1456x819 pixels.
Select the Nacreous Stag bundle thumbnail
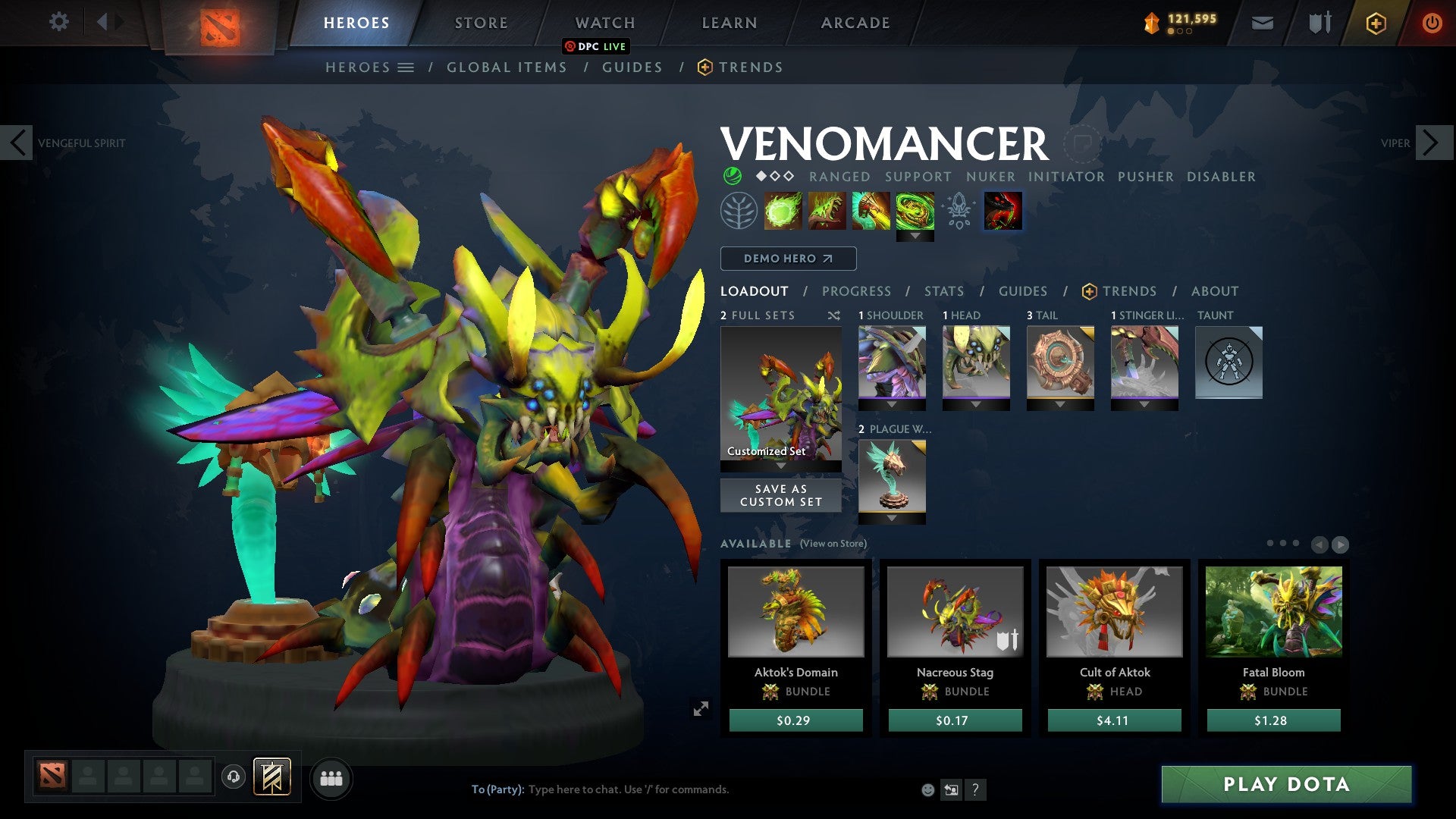point(954,611)
